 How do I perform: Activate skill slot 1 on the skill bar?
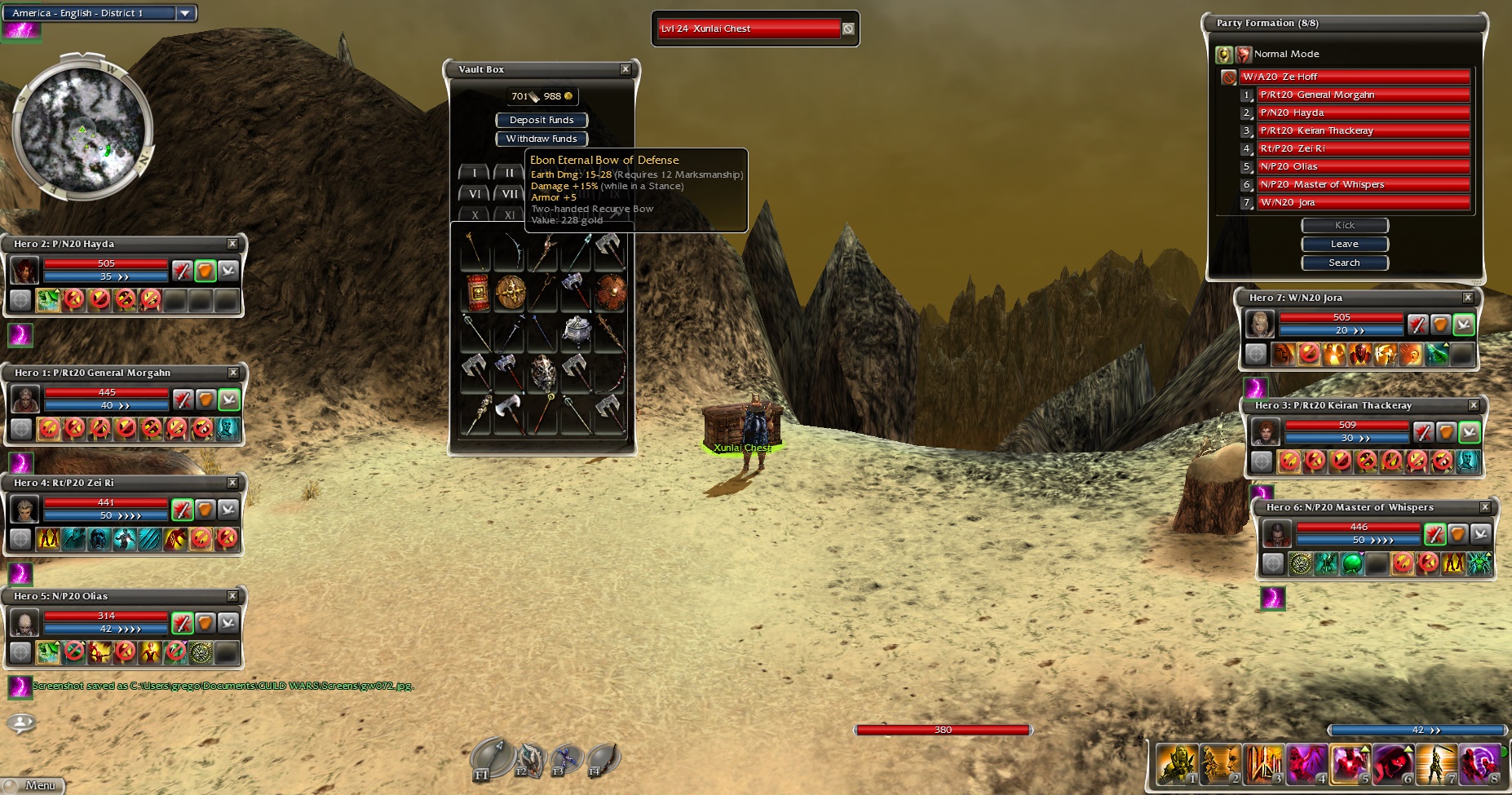[1177, 764]
